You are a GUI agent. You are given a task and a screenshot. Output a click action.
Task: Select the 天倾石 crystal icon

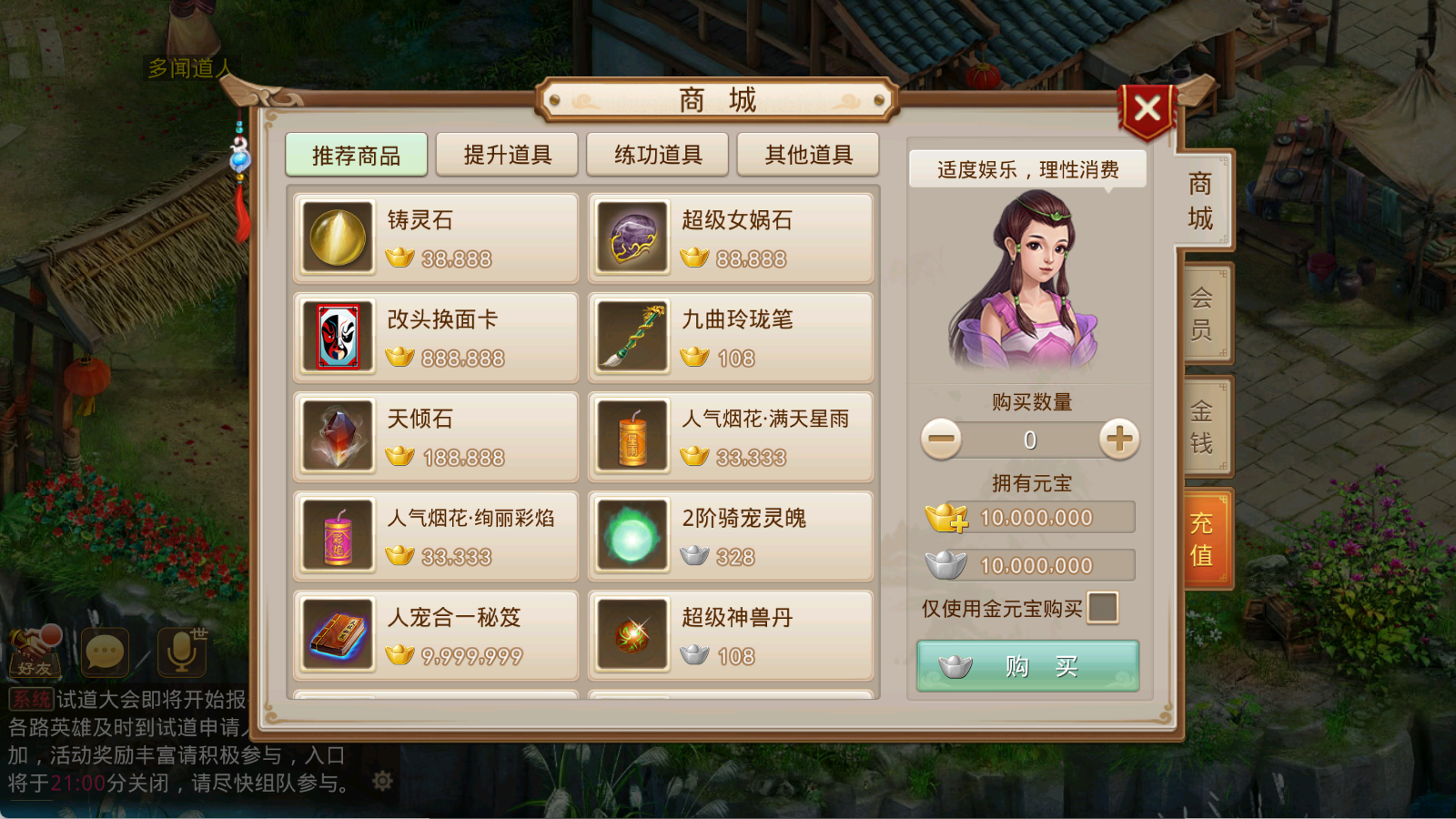(x=337, y=437)
